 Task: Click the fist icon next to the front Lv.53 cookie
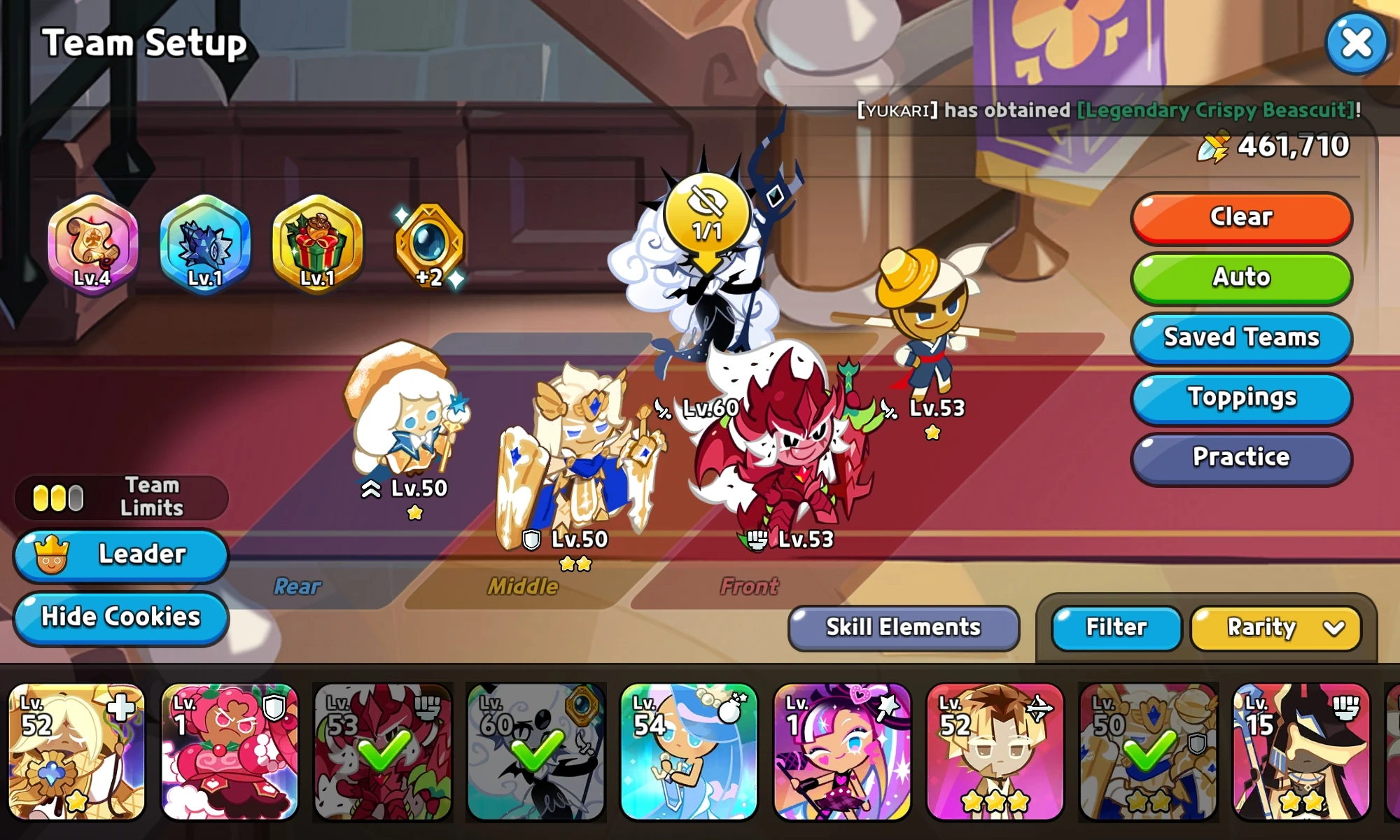pyautogui.click(x=758, y=539)
